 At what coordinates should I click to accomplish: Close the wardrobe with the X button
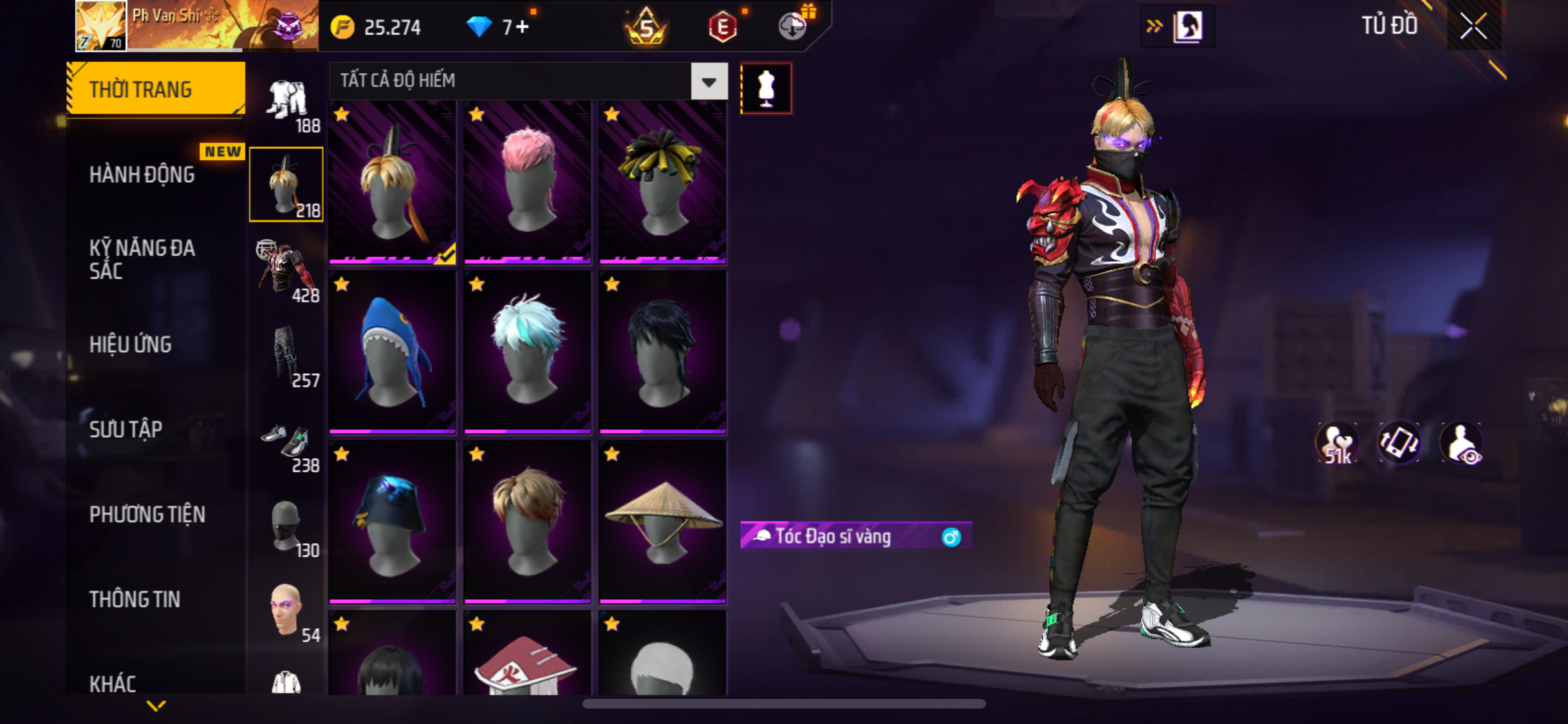(x=1473, y=26)
